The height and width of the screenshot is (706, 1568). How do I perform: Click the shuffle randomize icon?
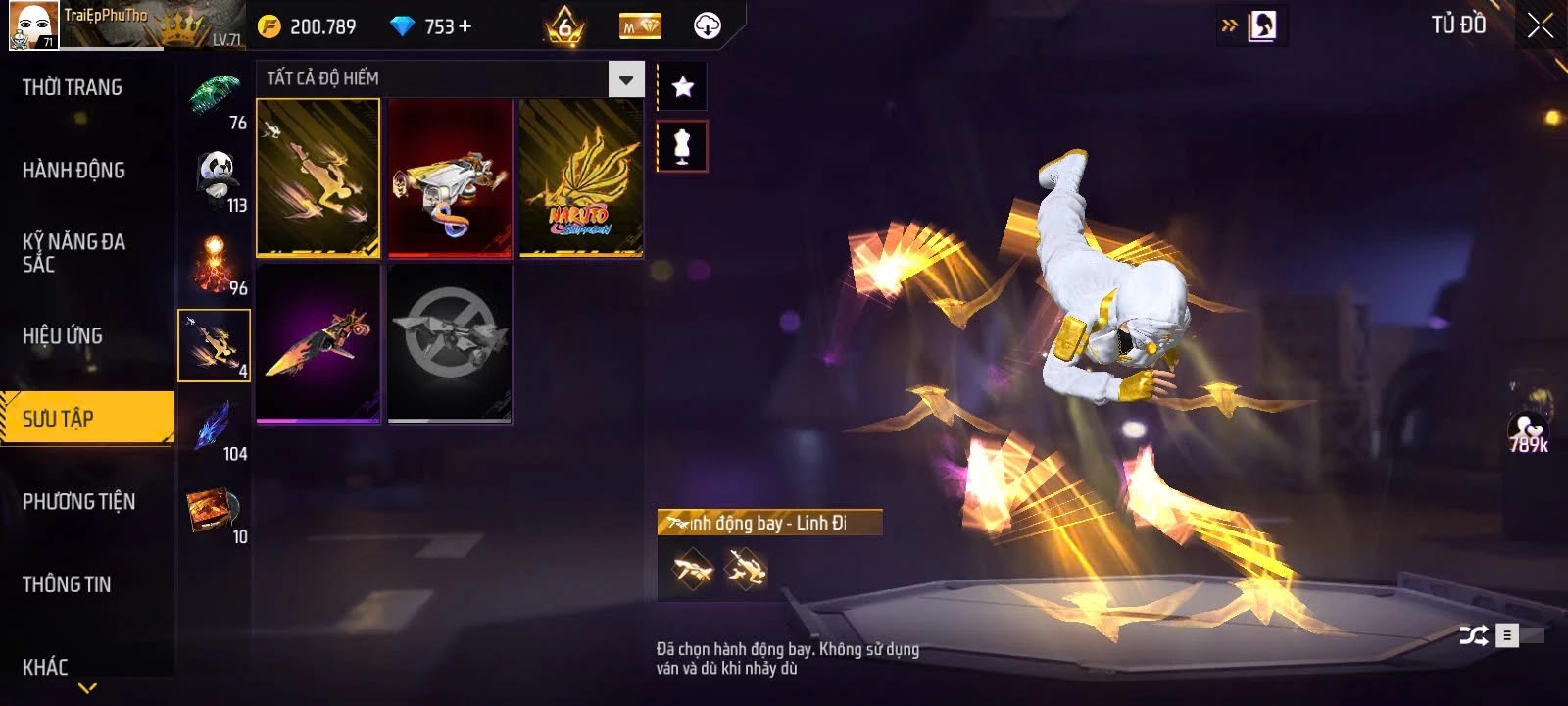(x=1473, y=635)
